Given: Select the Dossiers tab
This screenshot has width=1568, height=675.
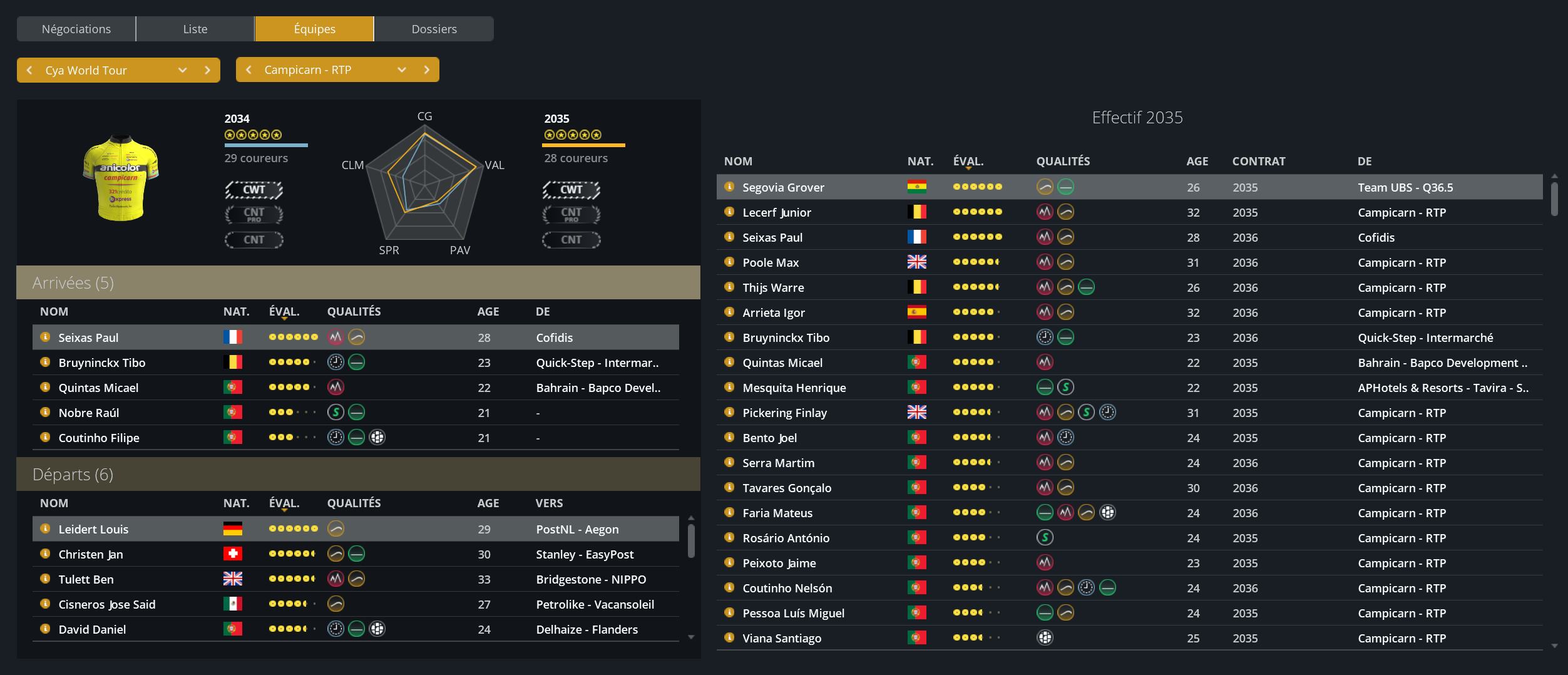Looking at the screenshot, I should point(434,29).
